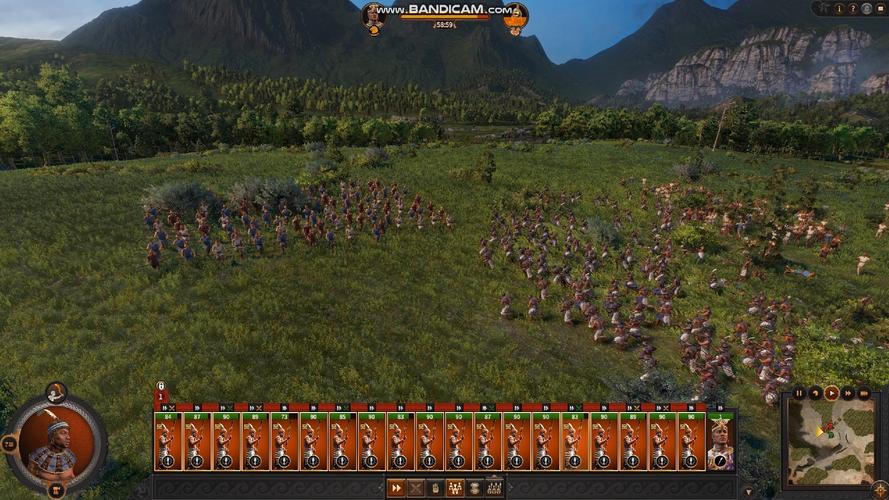The width and height of the screenshot is (889, 500).
Task: Toggle the group formation button
Action: (455, 488)
